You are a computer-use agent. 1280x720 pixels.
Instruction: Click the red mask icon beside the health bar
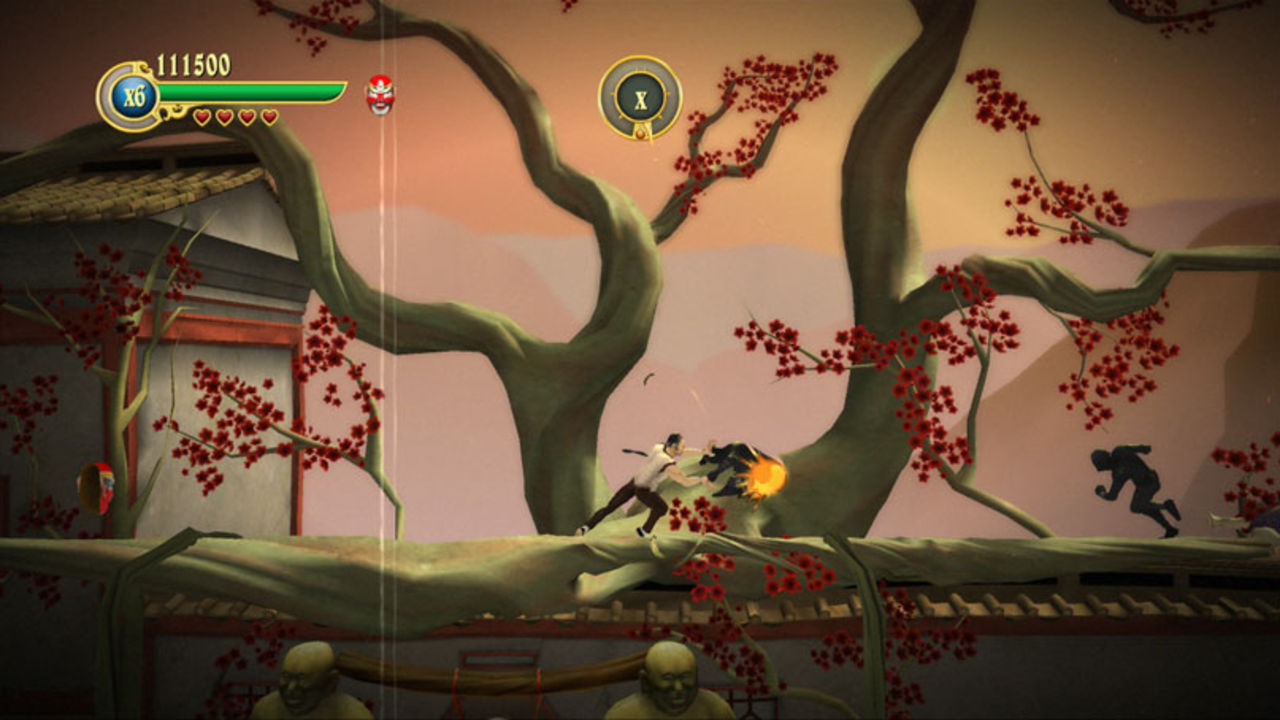[x=378, y=96]
